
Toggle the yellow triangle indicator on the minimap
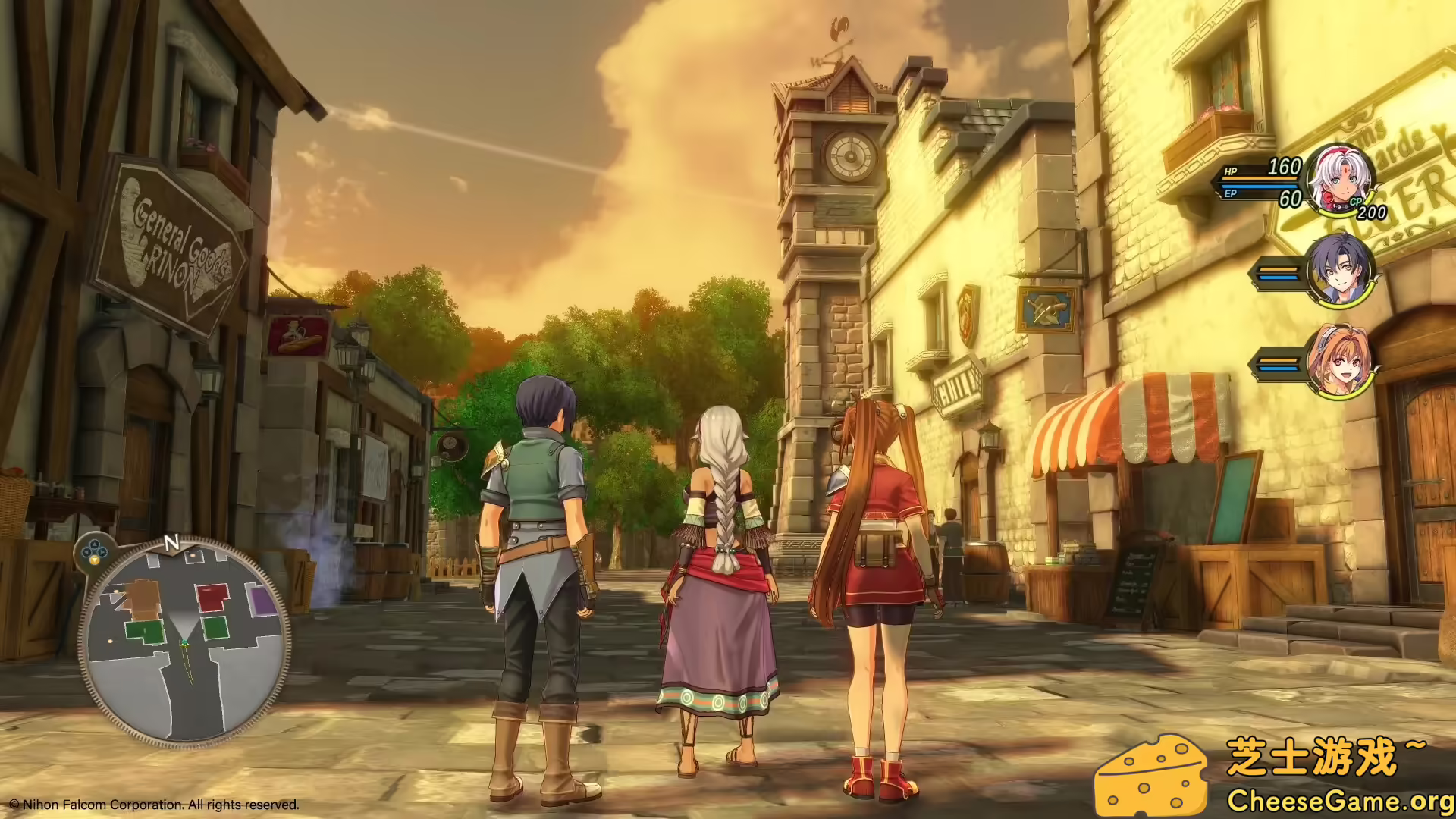[94, 559]
